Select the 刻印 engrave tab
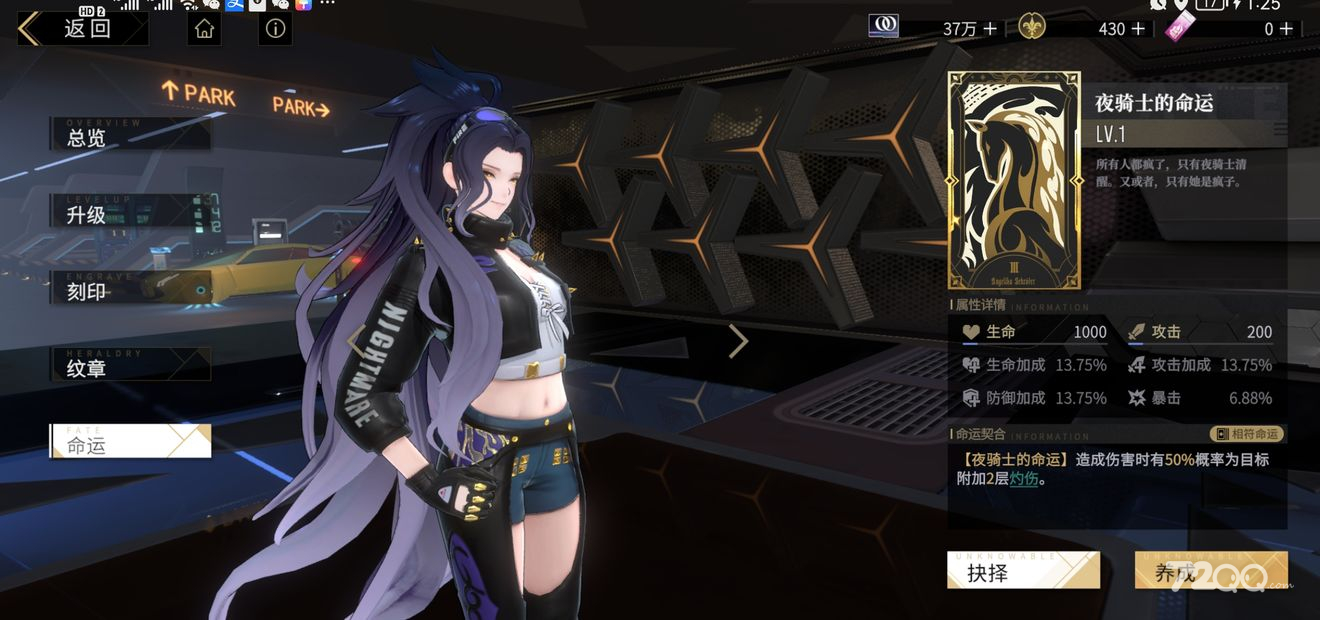1320x620 pixels. click(130, 290)
